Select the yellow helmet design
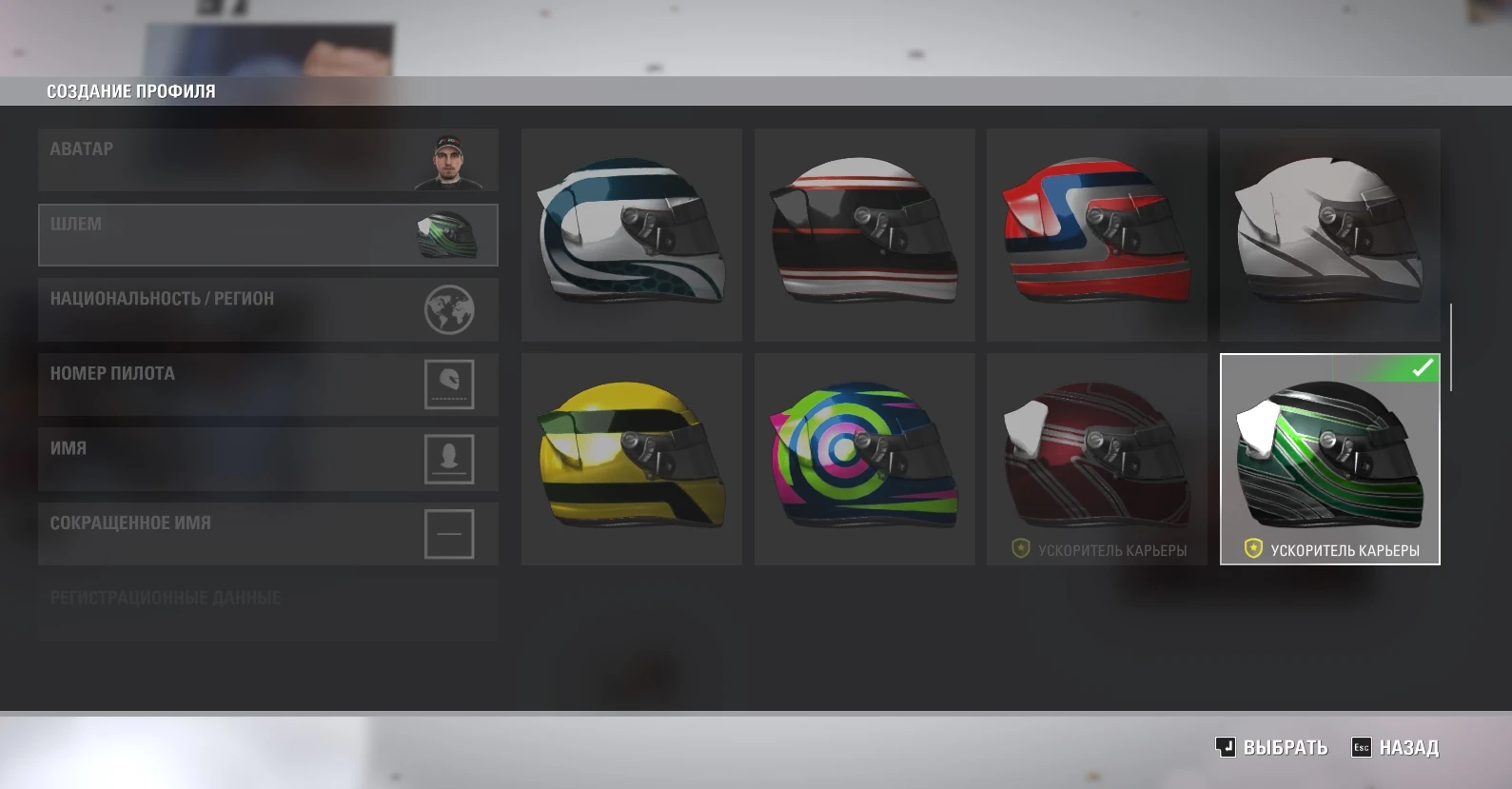The image size is (1512, 789). pos(631,458)
